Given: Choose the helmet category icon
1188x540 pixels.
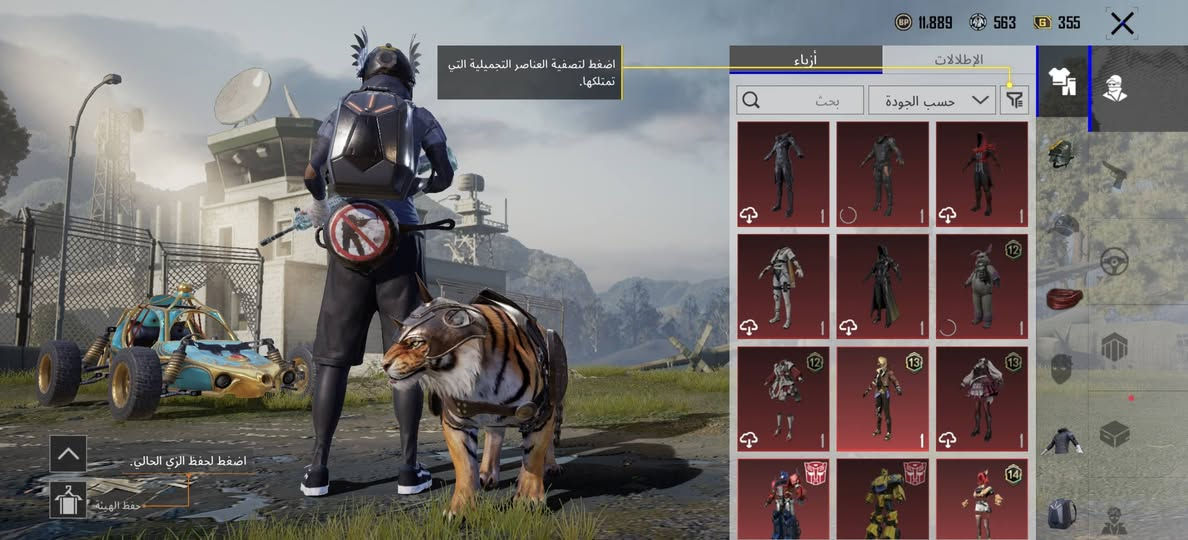Looking at the screenshot, I should 1061,155.
